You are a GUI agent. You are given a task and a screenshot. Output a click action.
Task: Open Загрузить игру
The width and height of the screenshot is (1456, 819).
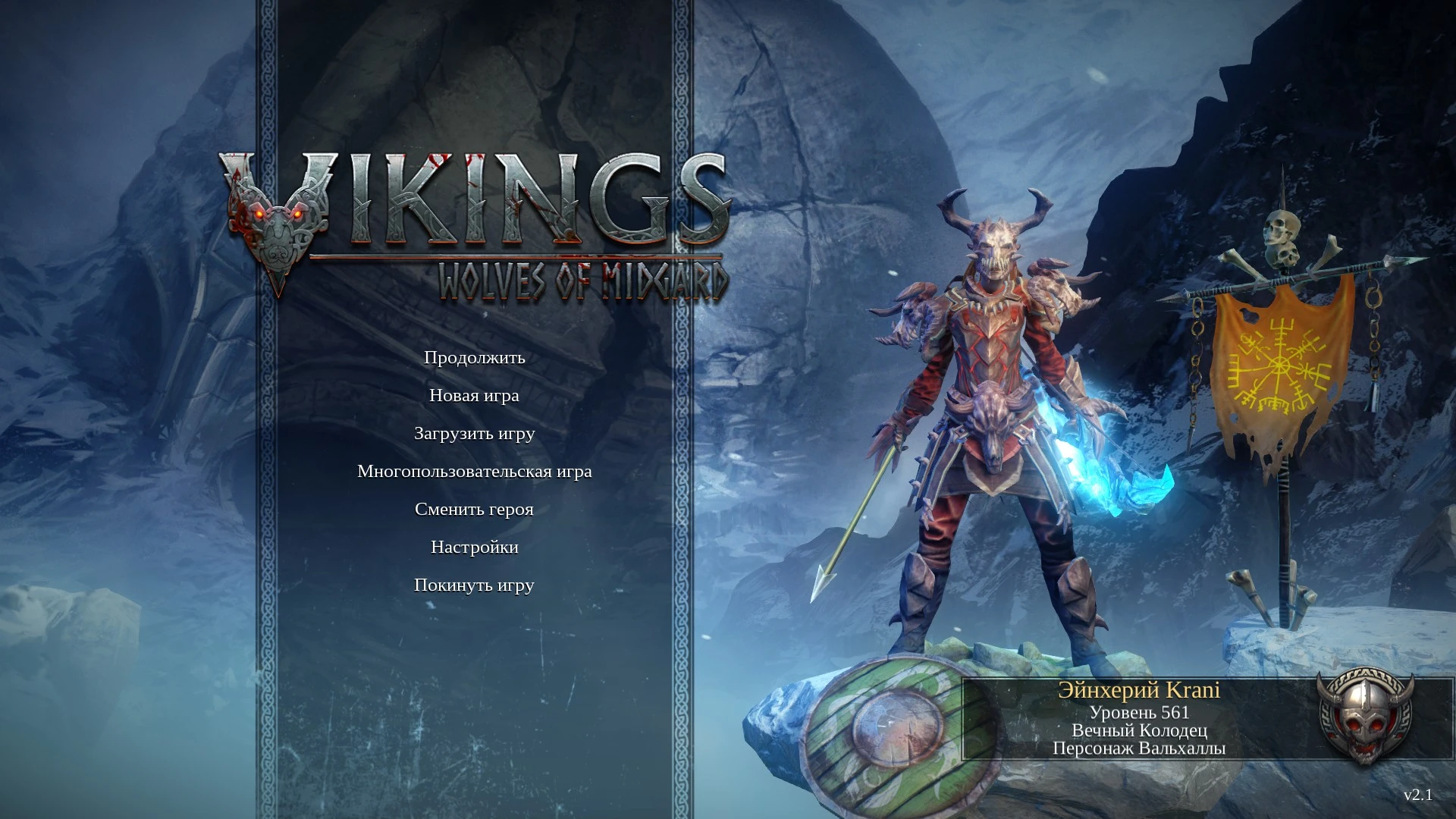(x=475, y=433)
